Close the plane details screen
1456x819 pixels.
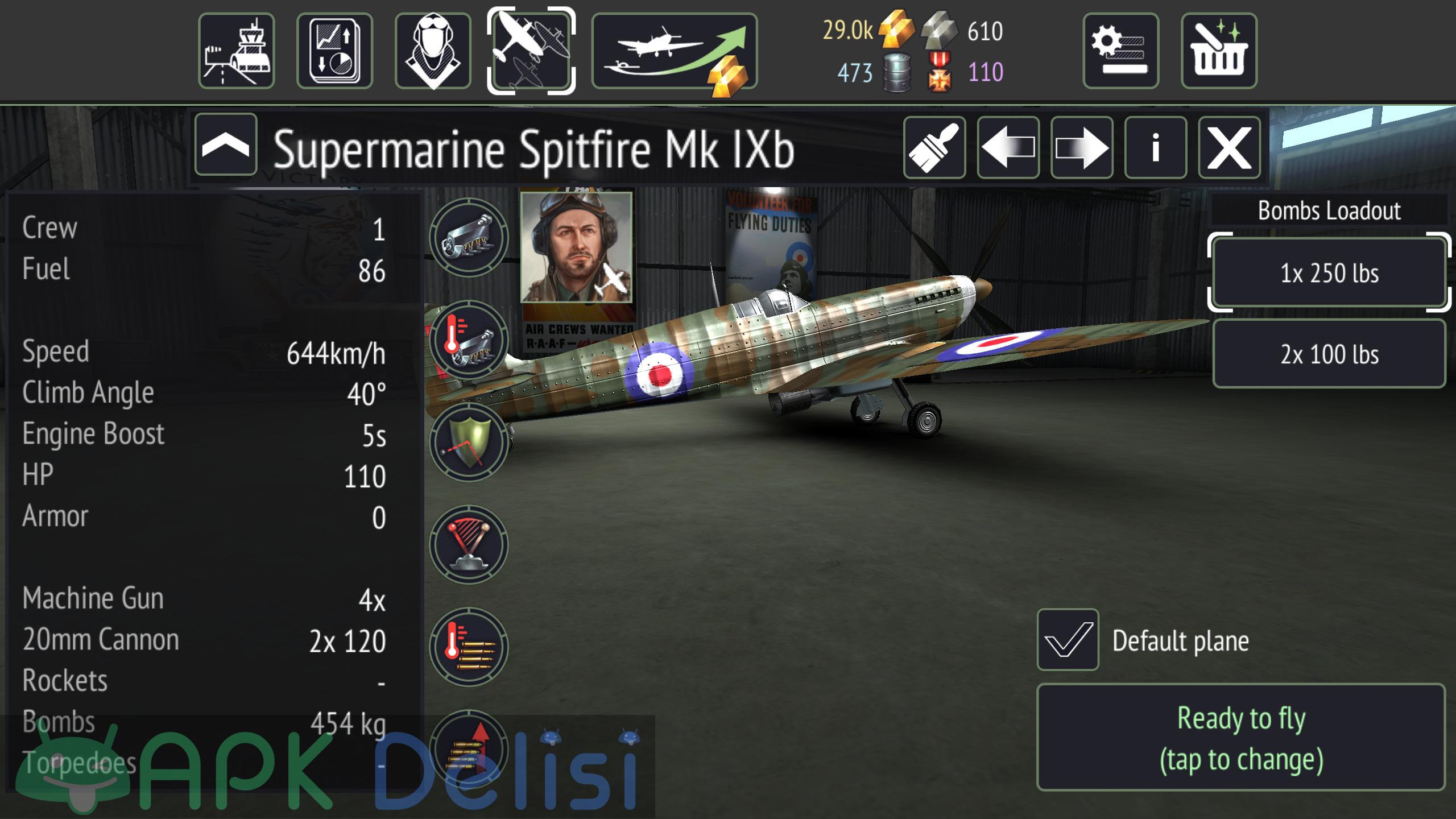(1230, 148)
